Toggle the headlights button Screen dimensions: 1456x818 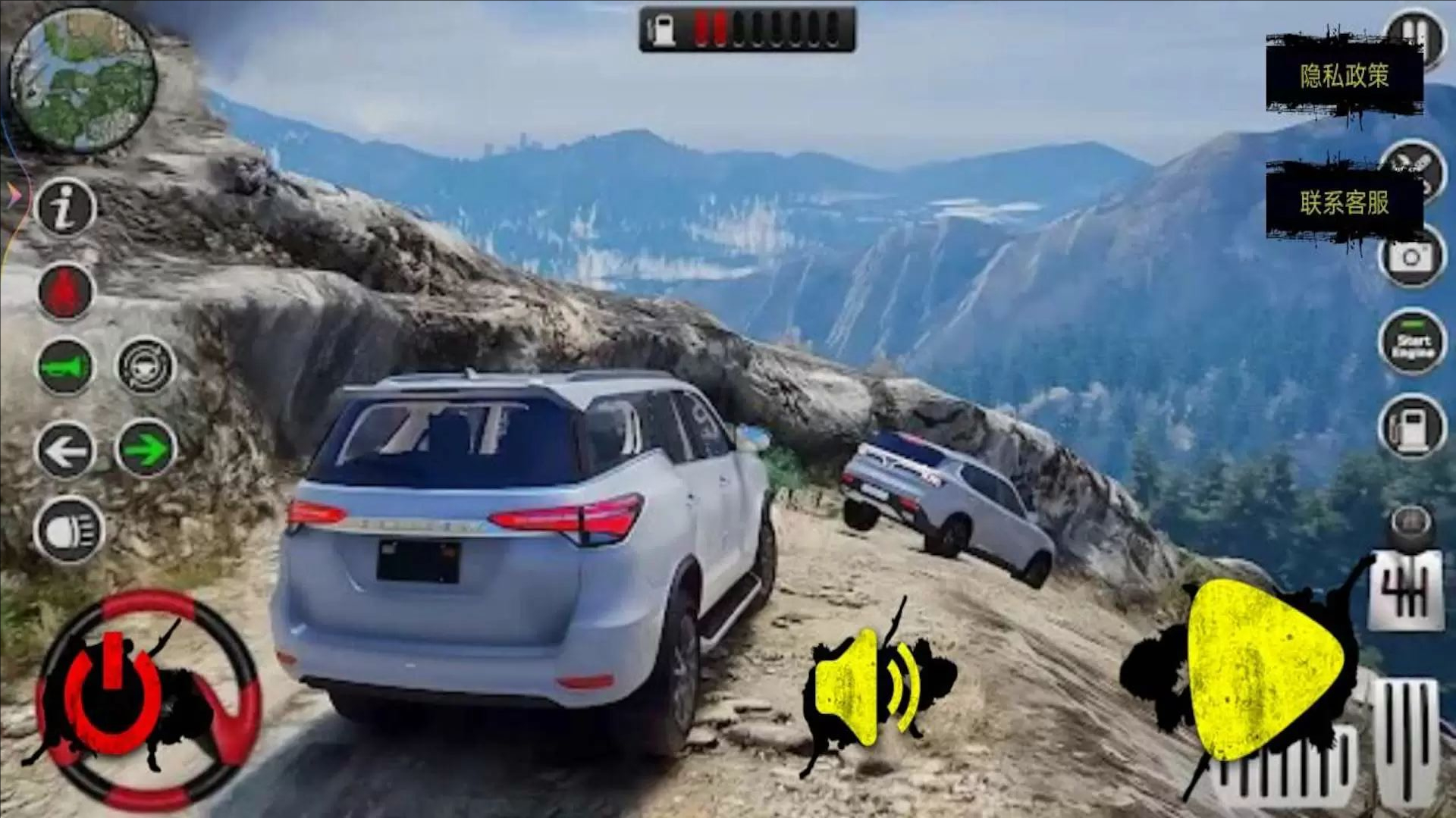tap(66, 532)
